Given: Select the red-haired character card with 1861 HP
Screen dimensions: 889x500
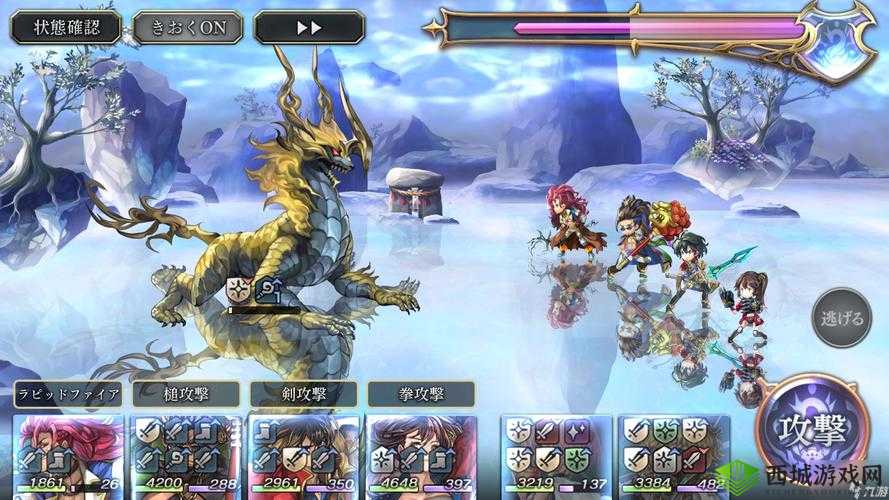Looking at the screenshot, I should click(68, 455).
